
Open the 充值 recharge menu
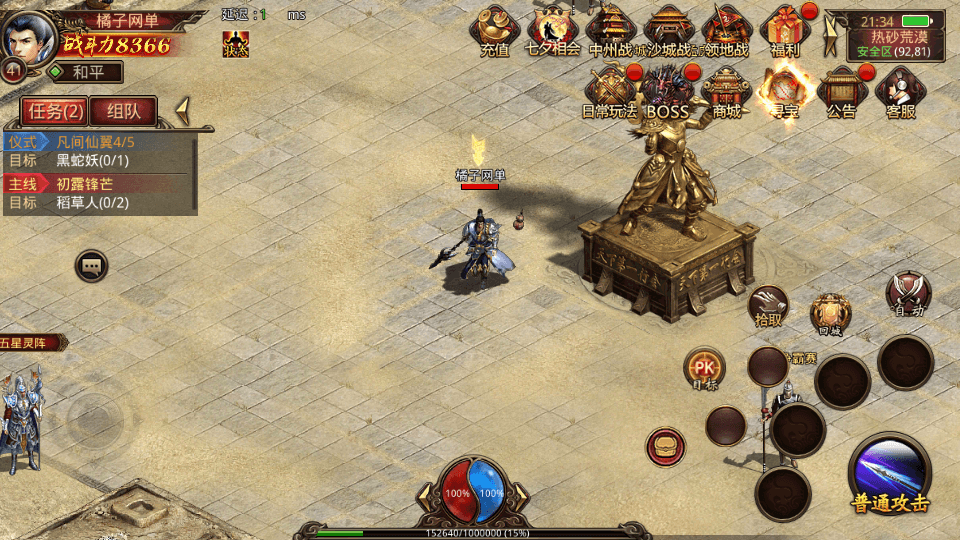point(495,30)
